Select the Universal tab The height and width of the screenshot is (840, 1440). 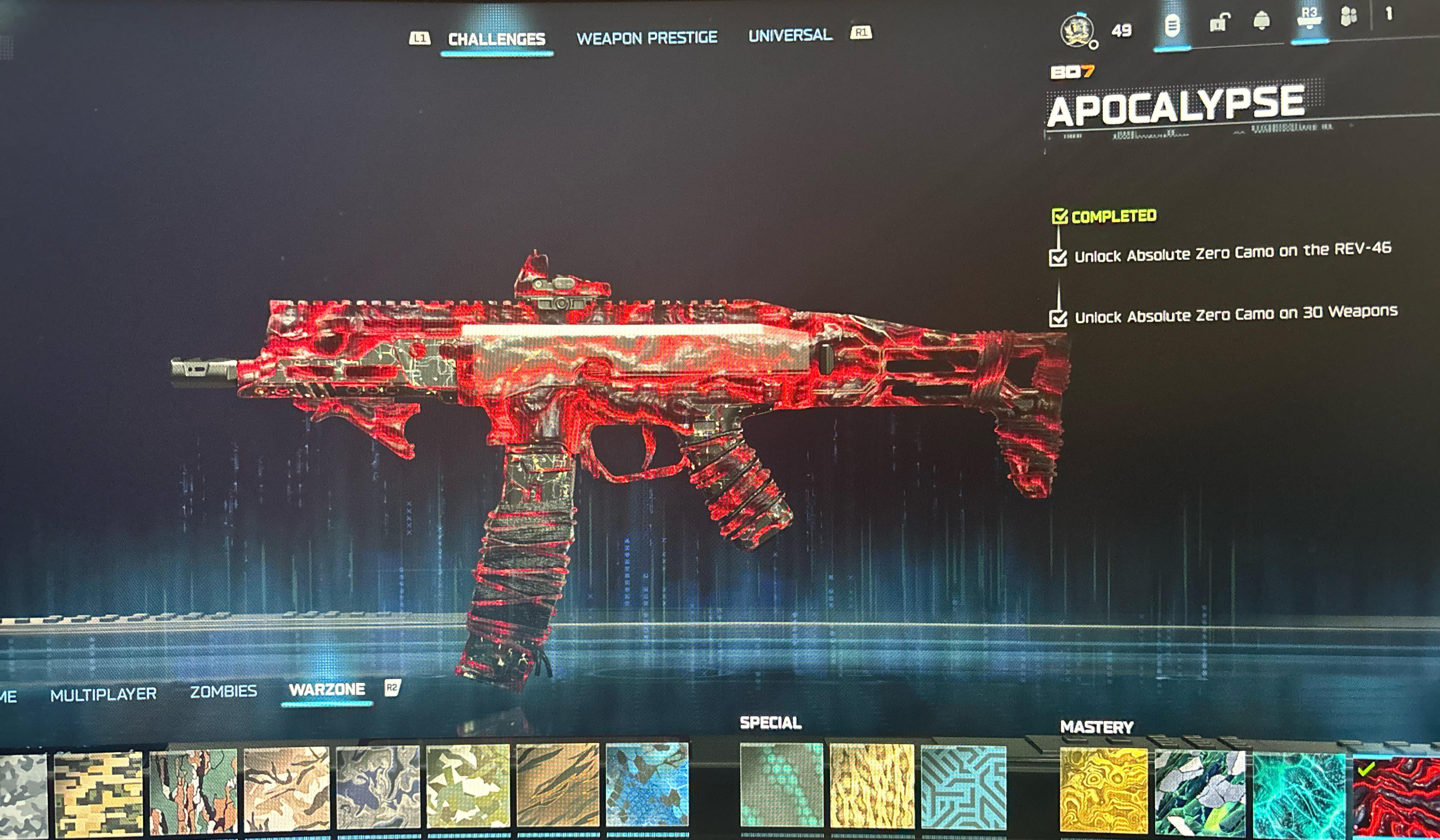(790, 36)
